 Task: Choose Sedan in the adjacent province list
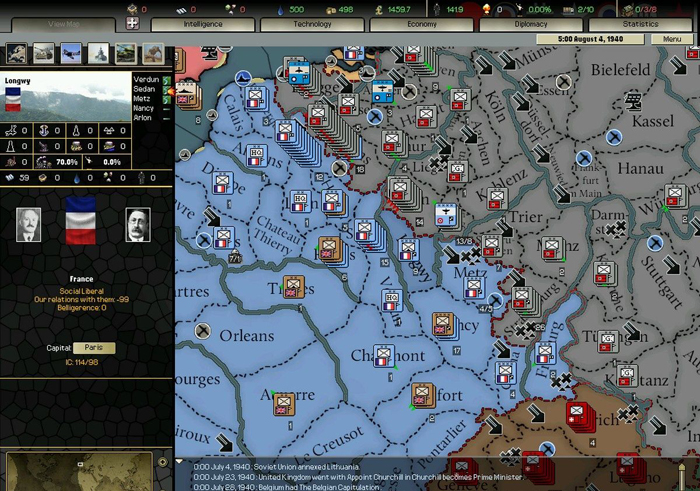click(x=144, y=89)
